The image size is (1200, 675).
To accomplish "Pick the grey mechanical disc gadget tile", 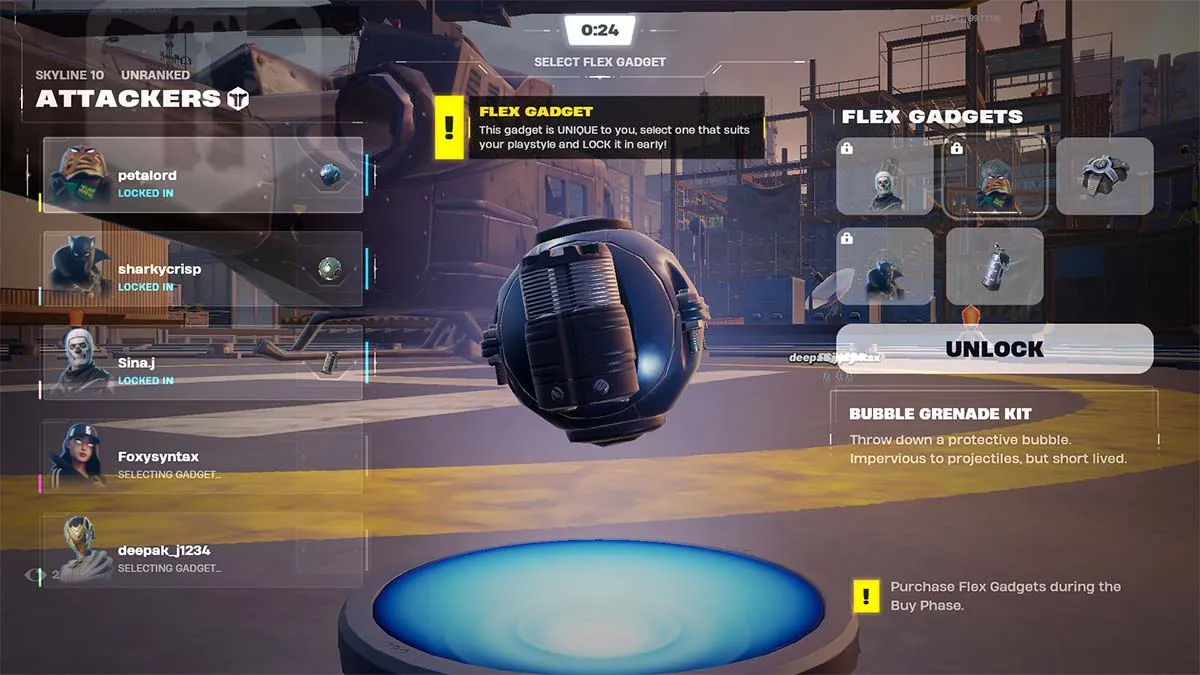I will 1104,176.
